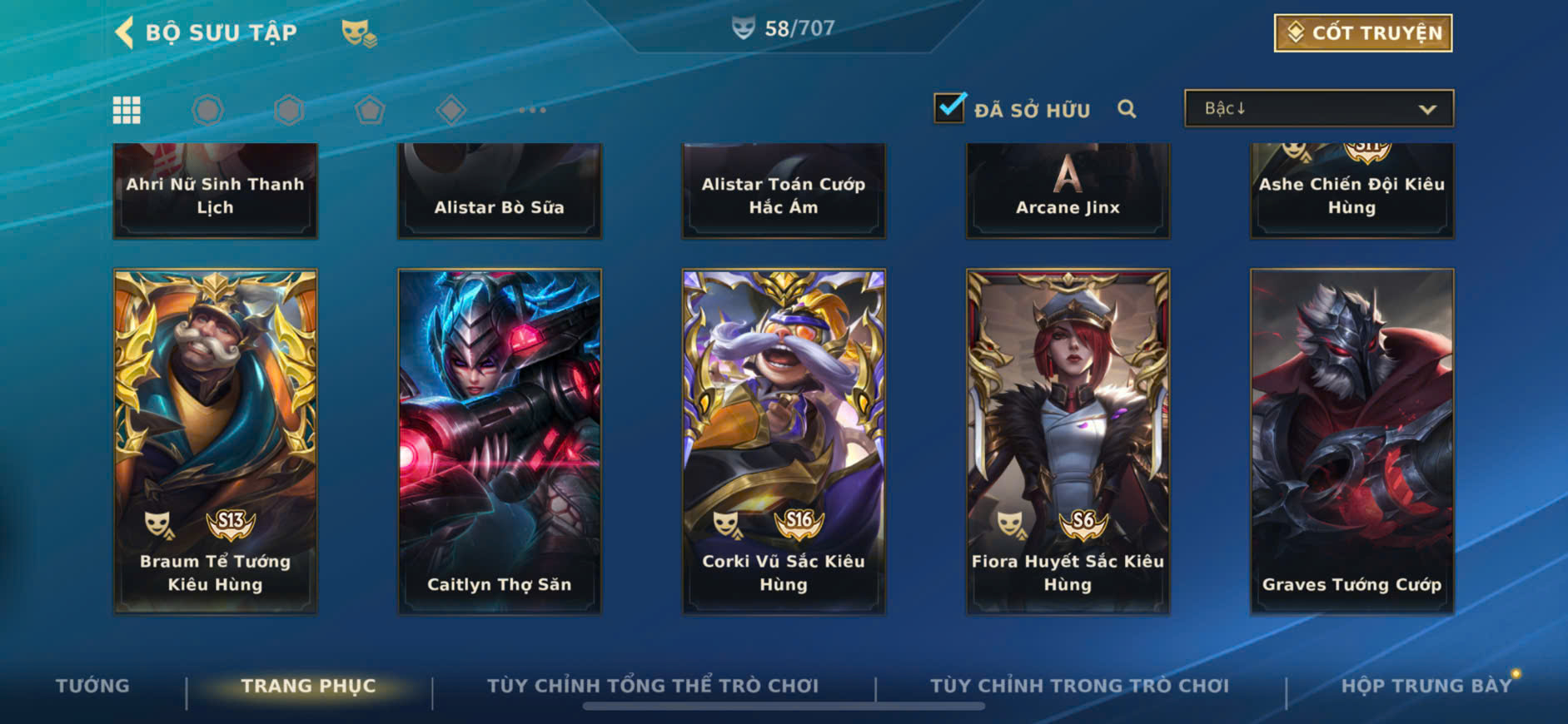Select Fiora Huyết Sắc Kiêu Hùng skin
The width and height of the screenshot is (1568, 724).
[x=1068, y=441]
